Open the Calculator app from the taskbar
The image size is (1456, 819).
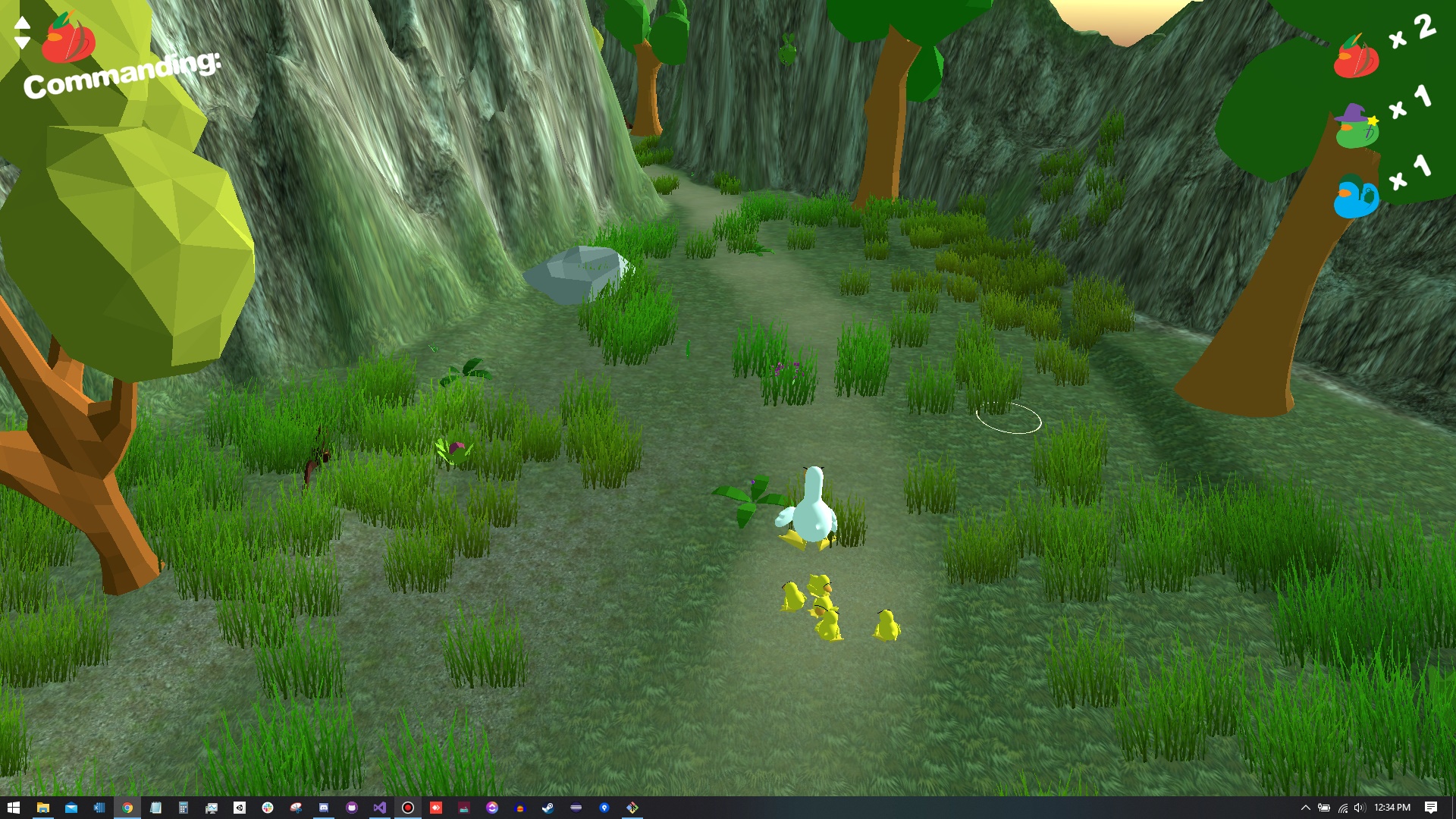pos(182,808)
